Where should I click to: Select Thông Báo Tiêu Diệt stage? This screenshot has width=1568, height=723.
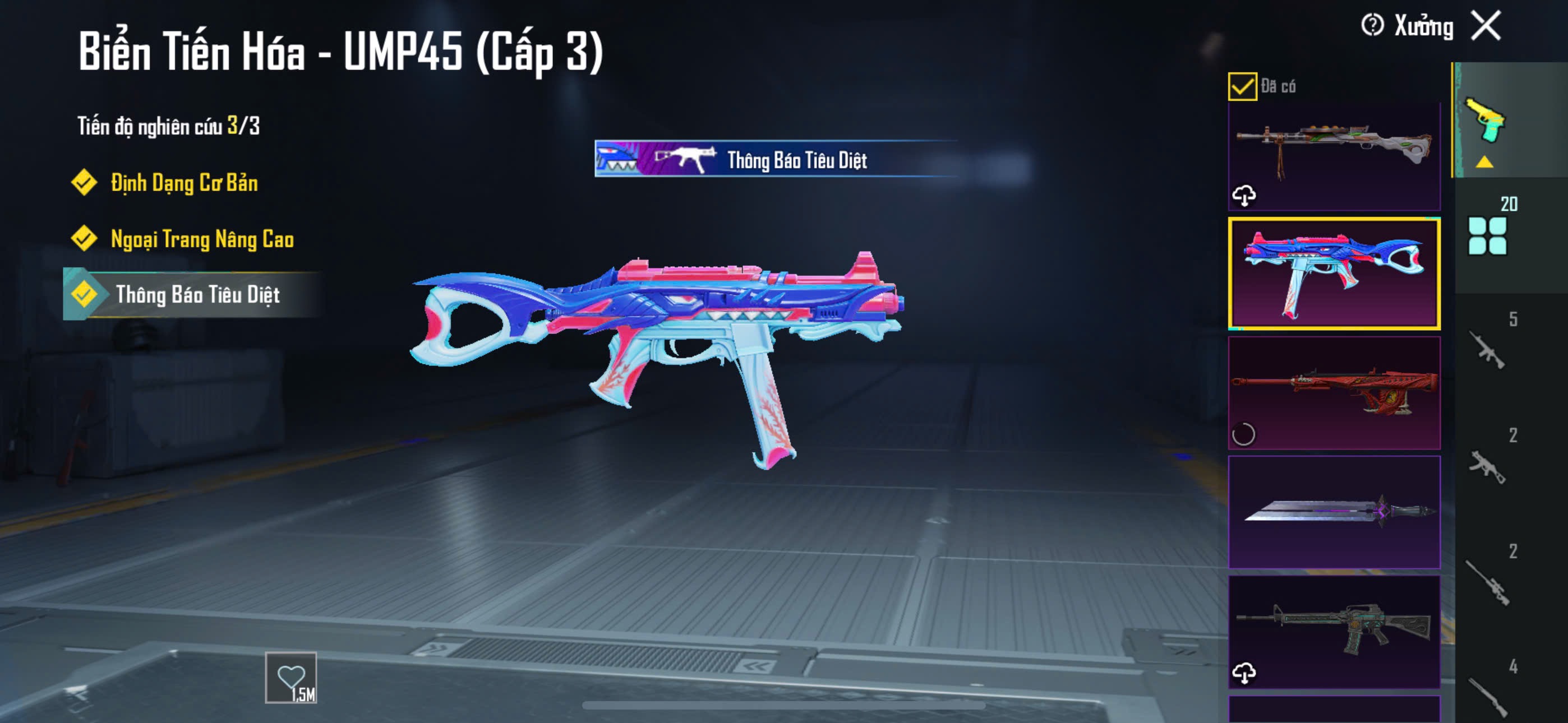(197, 295)
